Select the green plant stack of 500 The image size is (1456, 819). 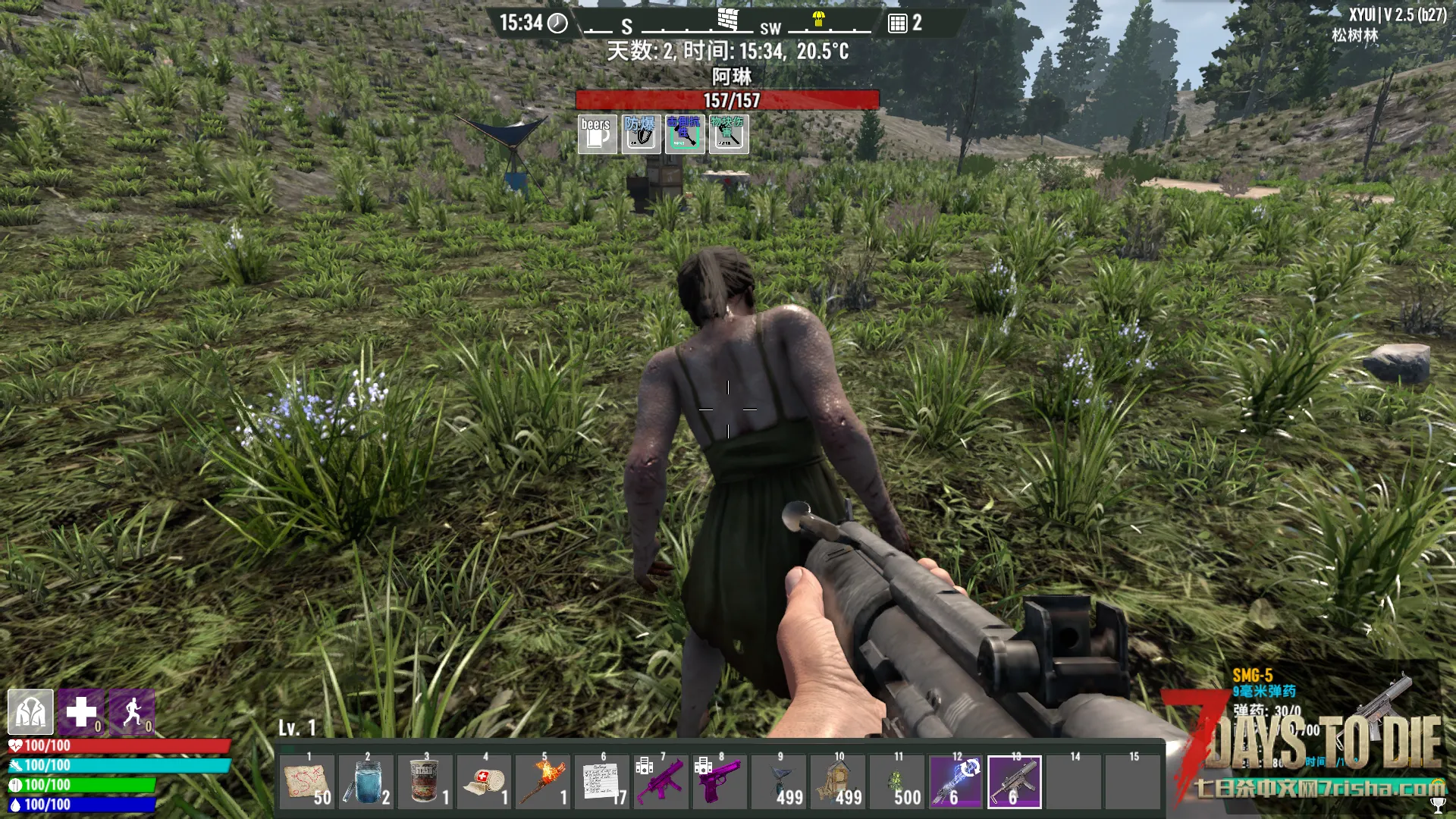898,782
